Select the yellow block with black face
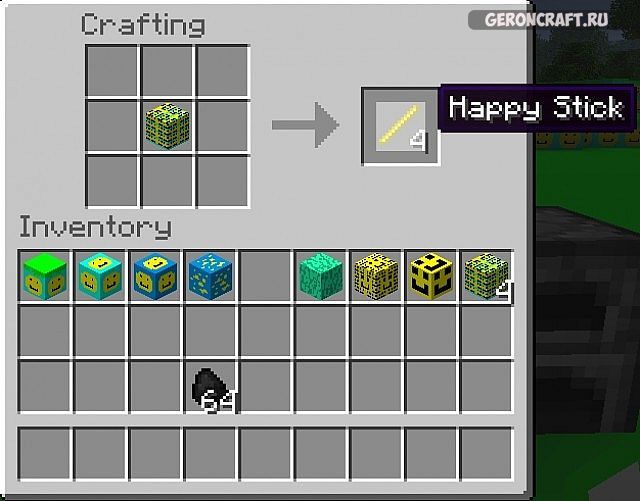 click(x=431, y=277)
